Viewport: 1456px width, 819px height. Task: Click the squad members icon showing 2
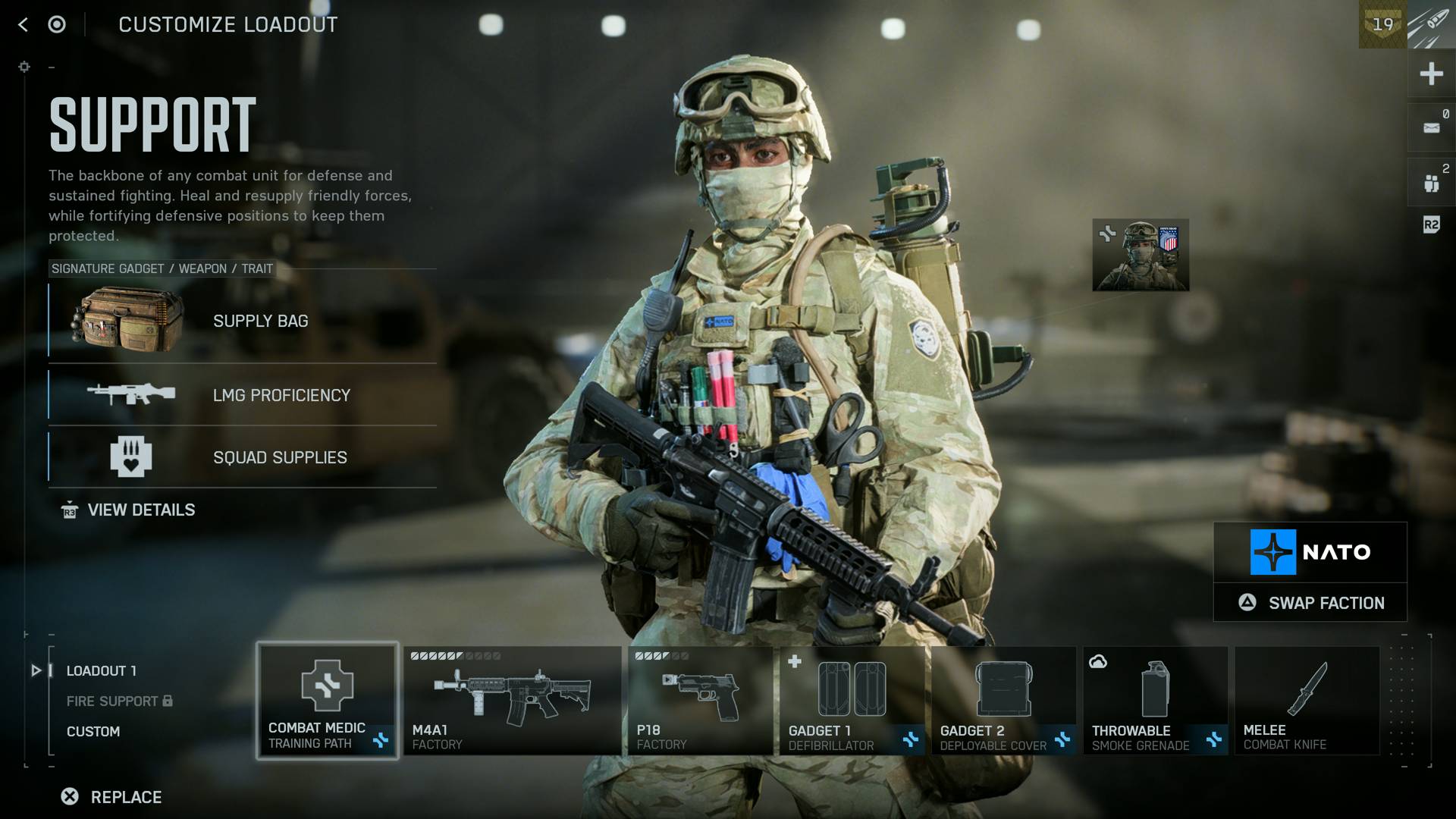(x=1430, y=180)
